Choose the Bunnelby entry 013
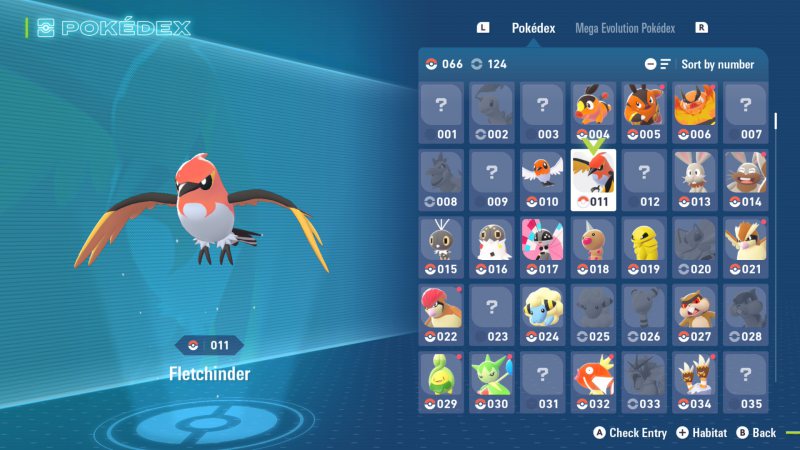The image size is (800, 450). click(x=695, y=179)
